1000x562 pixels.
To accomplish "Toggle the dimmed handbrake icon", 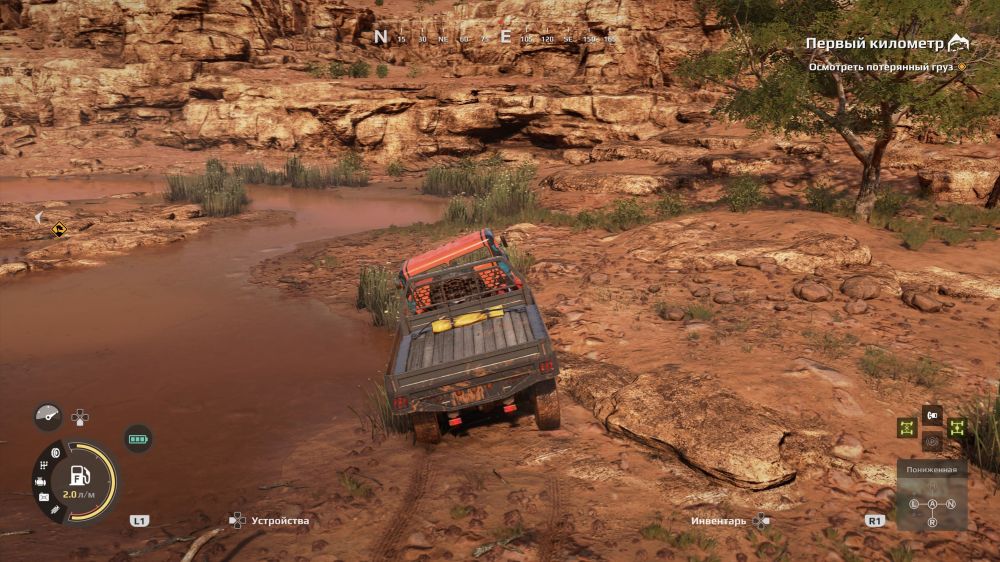I will tap(932, 441).
